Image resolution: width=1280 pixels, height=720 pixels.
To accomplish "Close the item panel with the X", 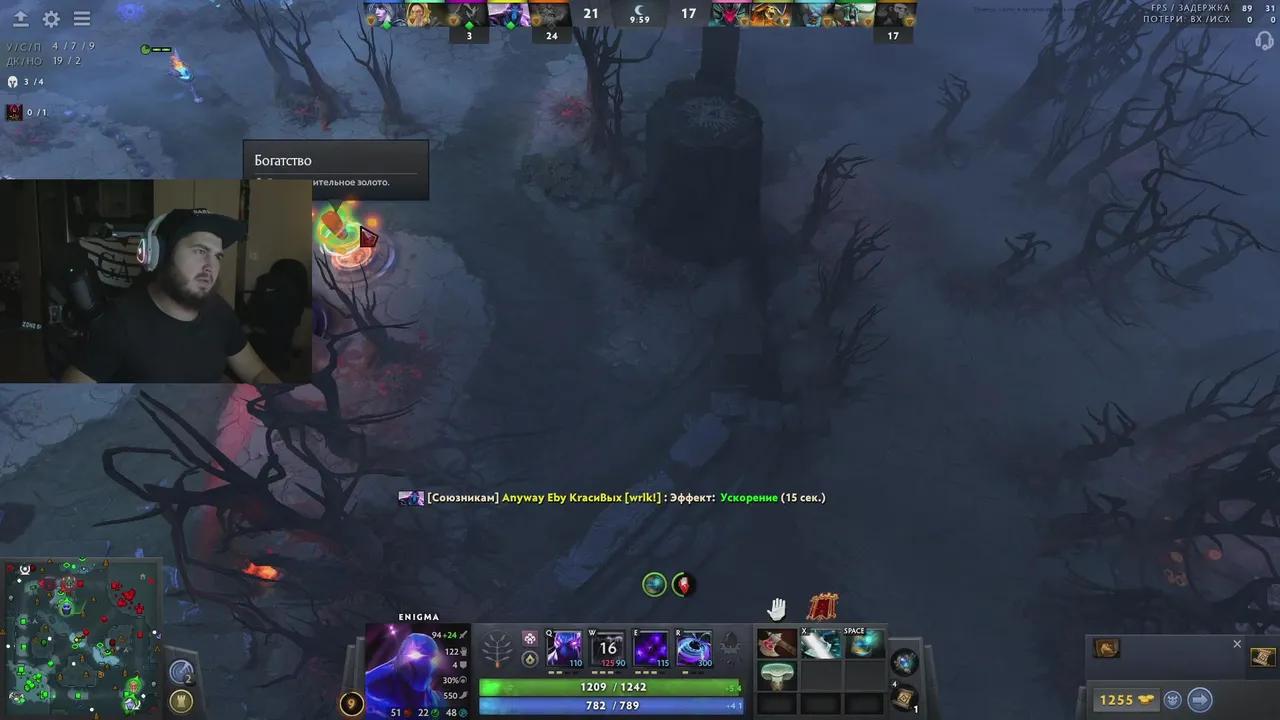I will click(x=1237, y=644).
